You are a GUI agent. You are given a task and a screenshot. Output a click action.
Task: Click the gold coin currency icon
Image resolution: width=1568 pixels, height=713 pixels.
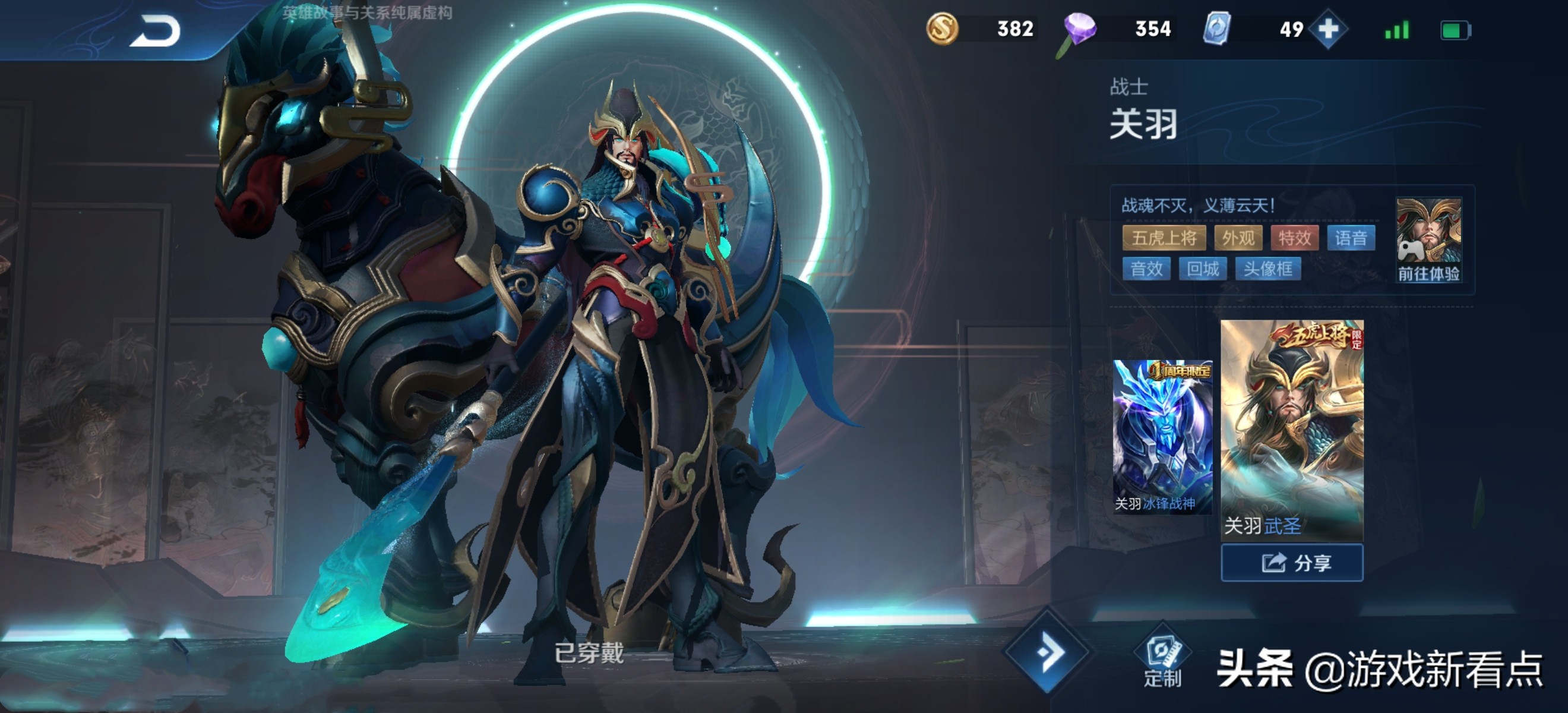[941, 29]
